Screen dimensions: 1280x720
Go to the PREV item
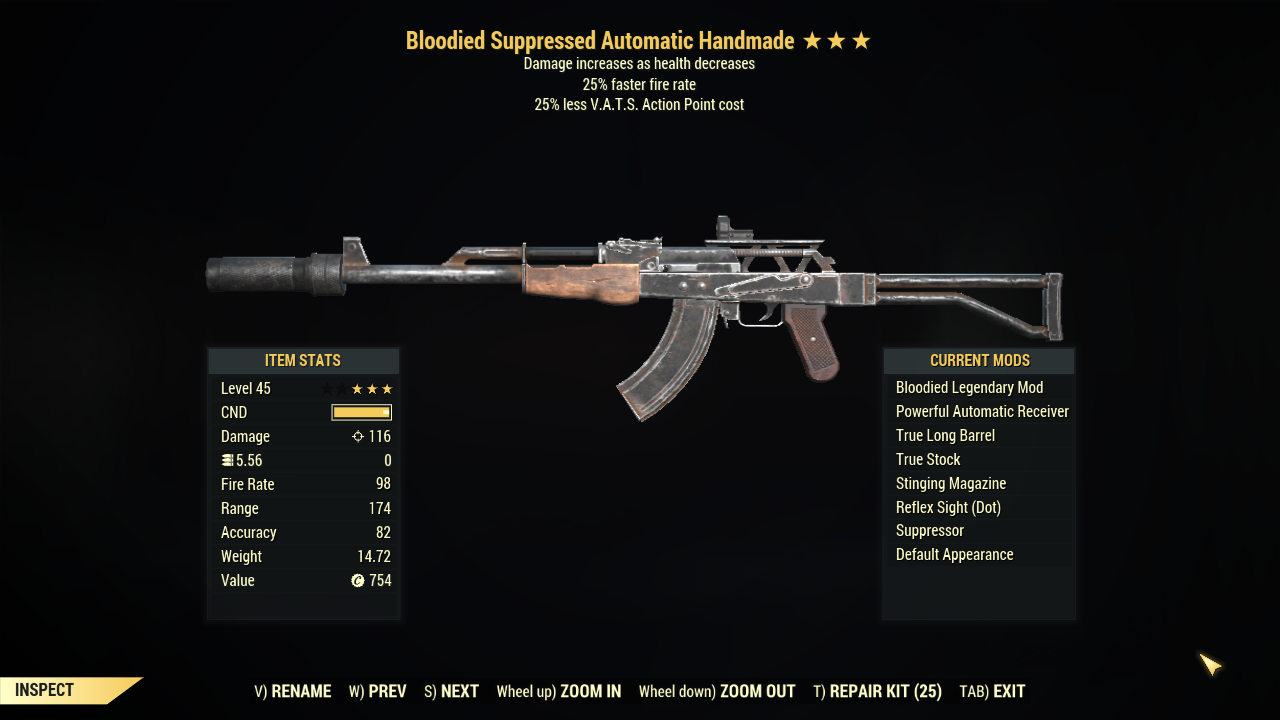tap(378, 691)
